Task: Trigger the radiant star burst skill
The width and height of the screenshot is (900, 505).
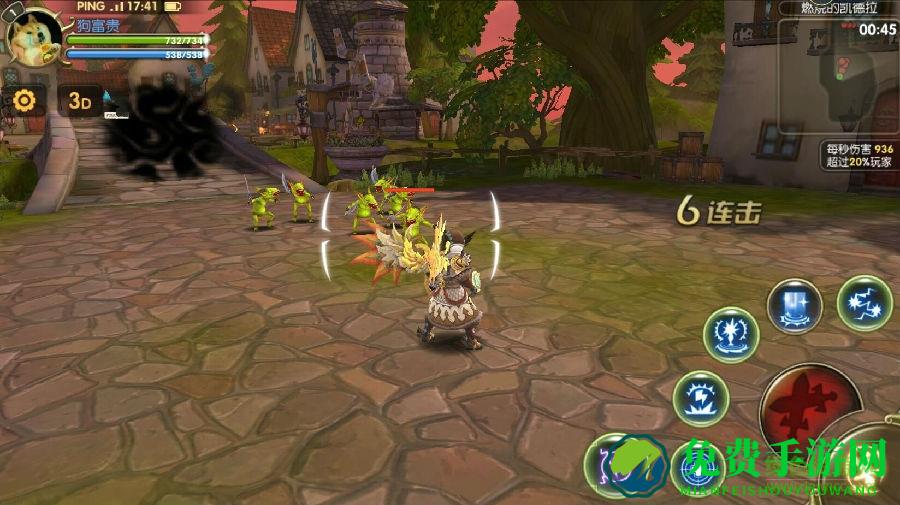Action: click(731, 335)
